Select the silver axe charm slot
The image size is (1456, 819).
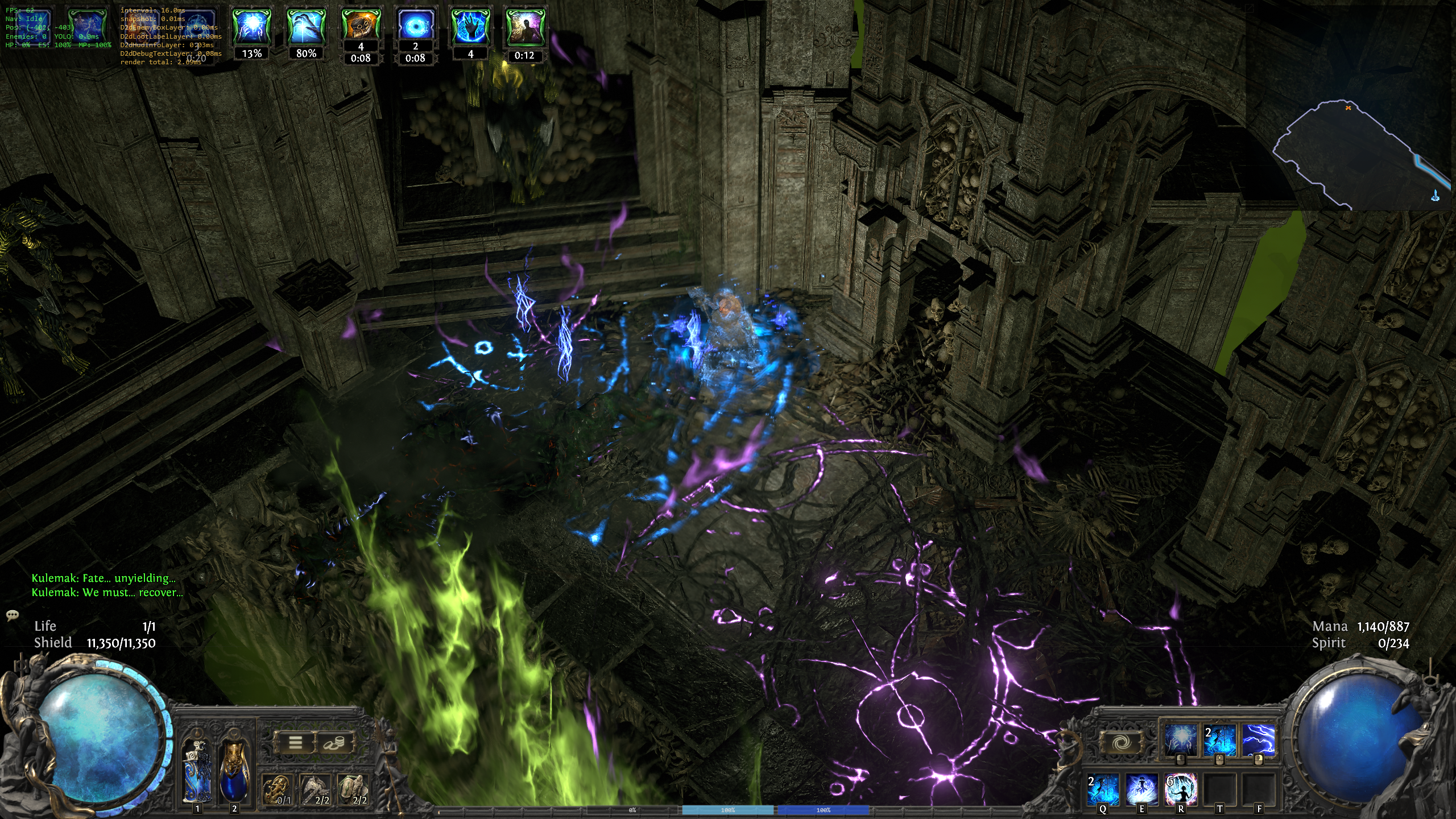(x=315, y=789)
